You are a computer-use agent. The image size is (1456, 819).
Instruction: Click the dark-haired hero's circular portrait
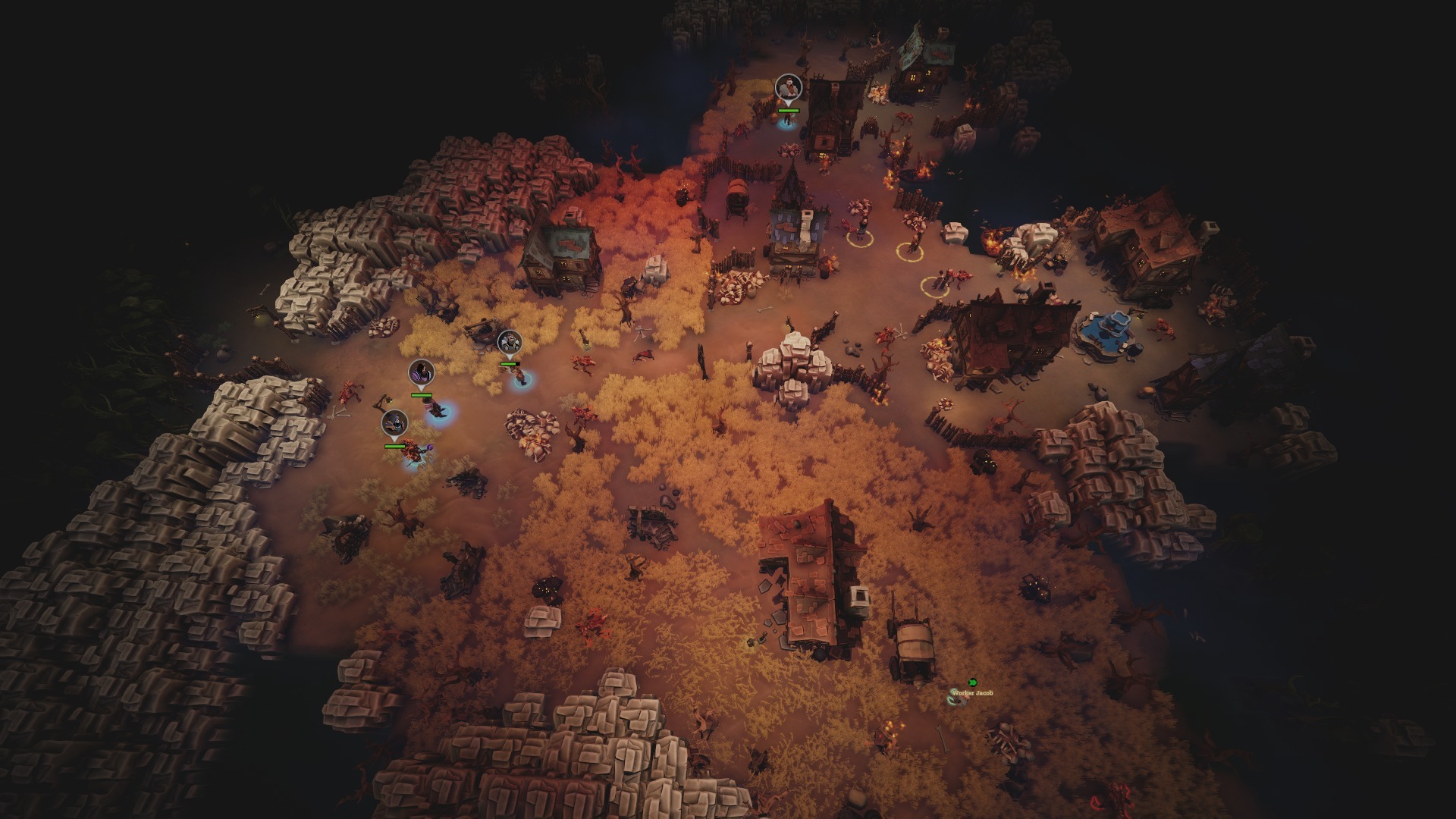coord(422,372)
